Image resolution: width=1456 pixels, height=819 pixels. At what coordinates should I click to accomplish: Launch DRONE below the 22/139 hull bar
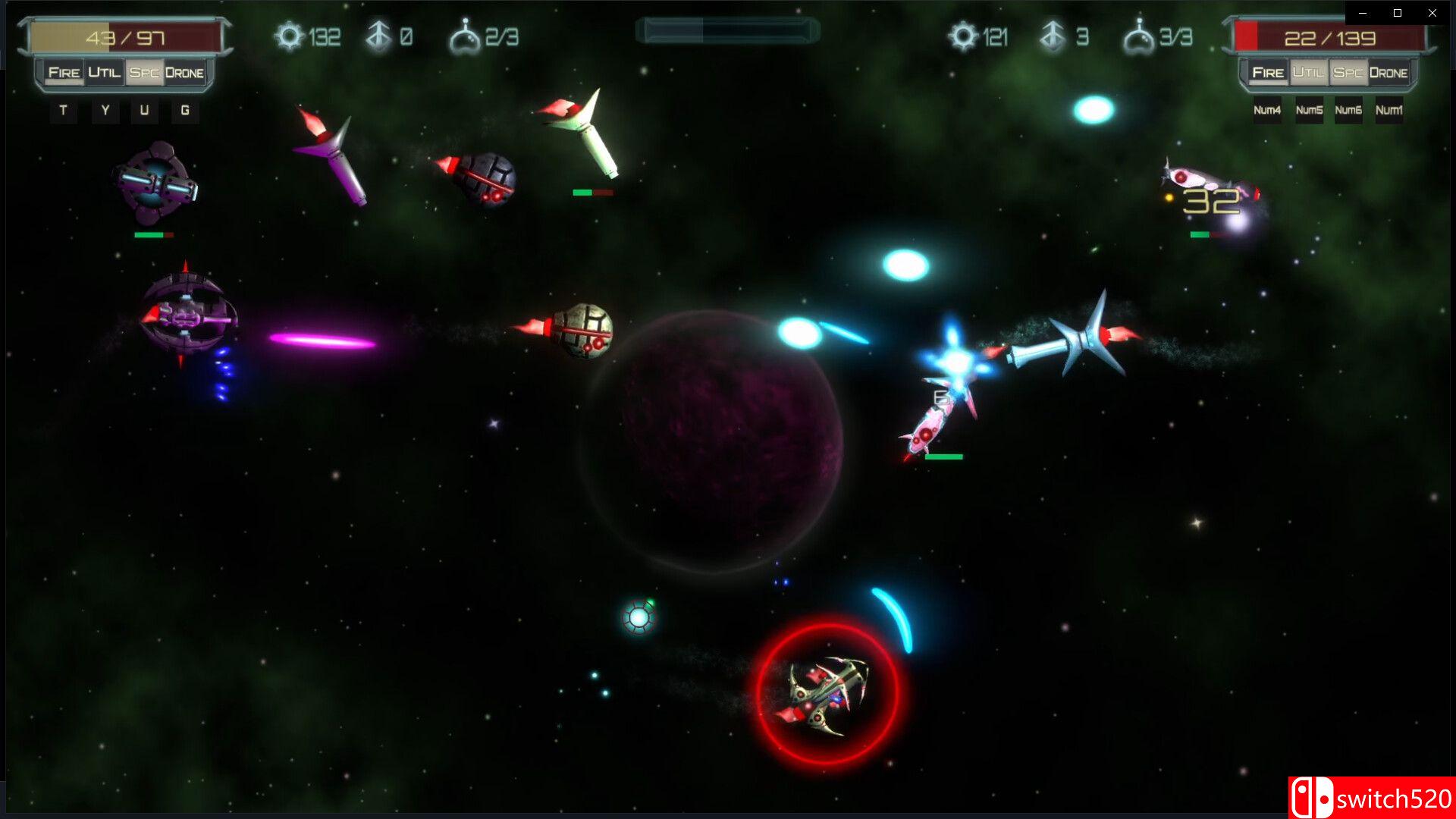(1389, 73)
